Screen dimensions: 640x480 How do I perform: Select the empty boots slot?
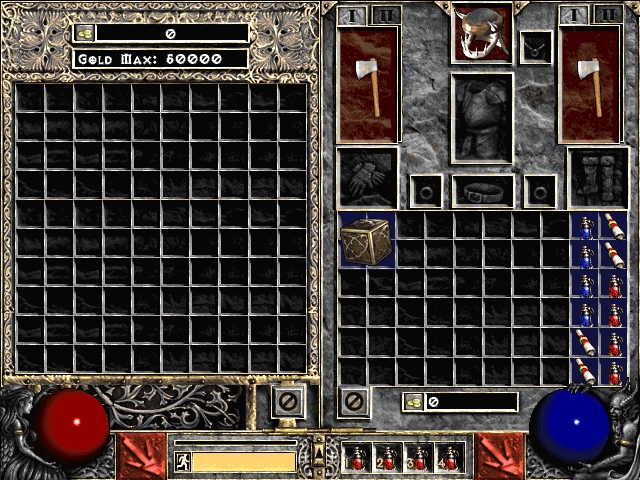pyautogui.click(x=598, y=178)
